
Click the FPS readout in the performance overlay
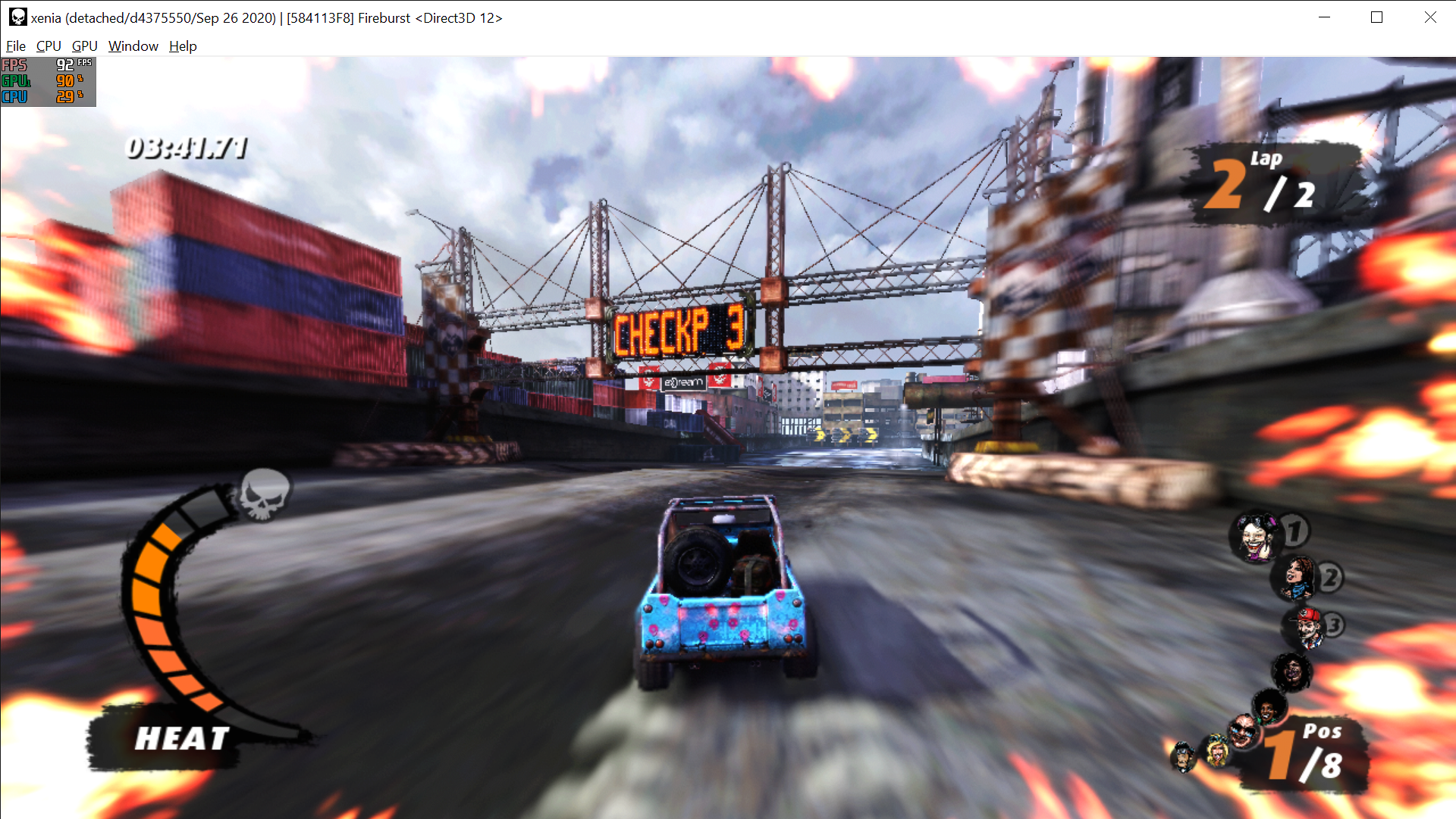pos(64,66)
